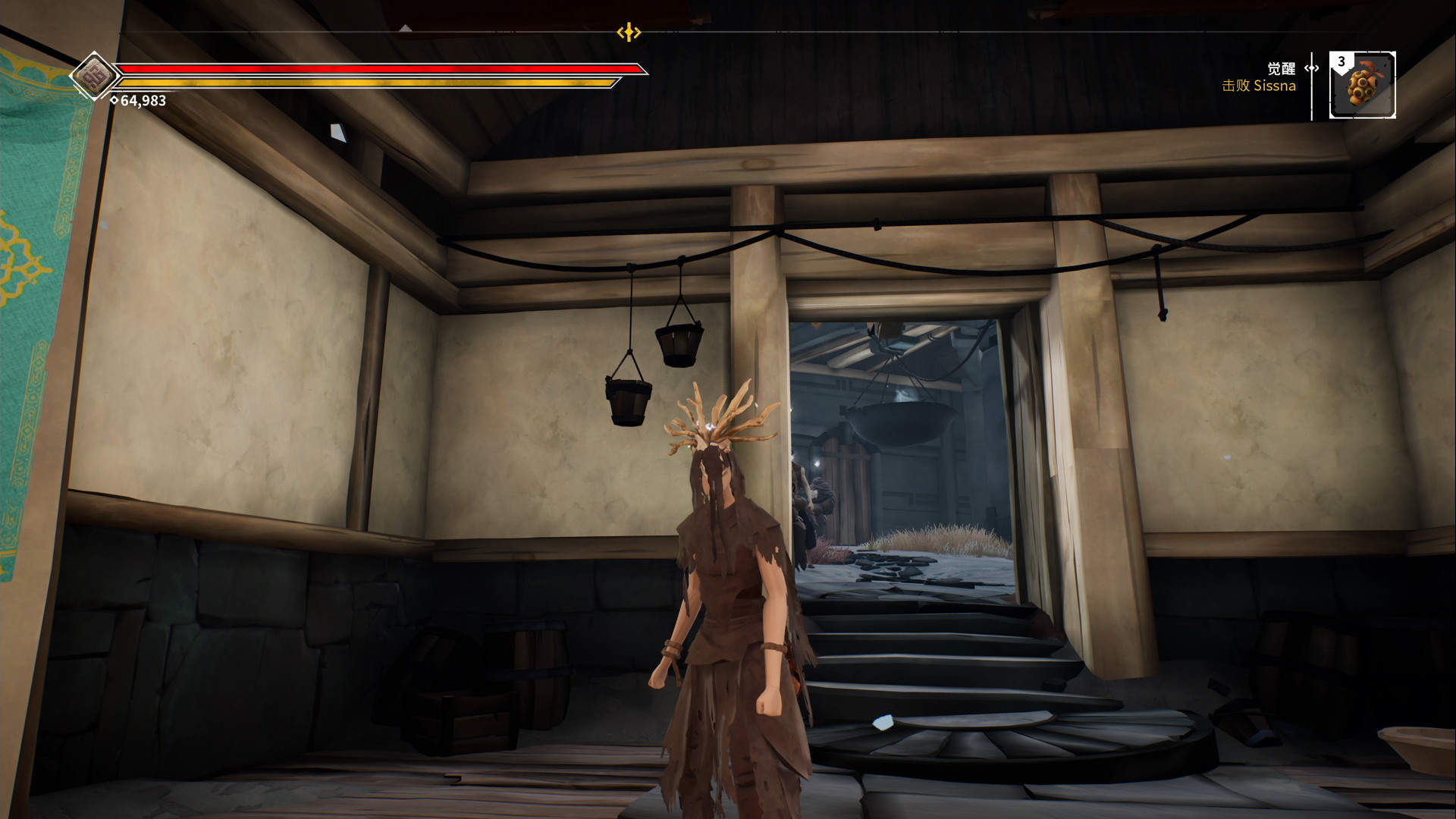Image resolution: width=1456 pixels, height=819 pixels.
Task: Click the golden compass marker at top
Action: point(629,32)
